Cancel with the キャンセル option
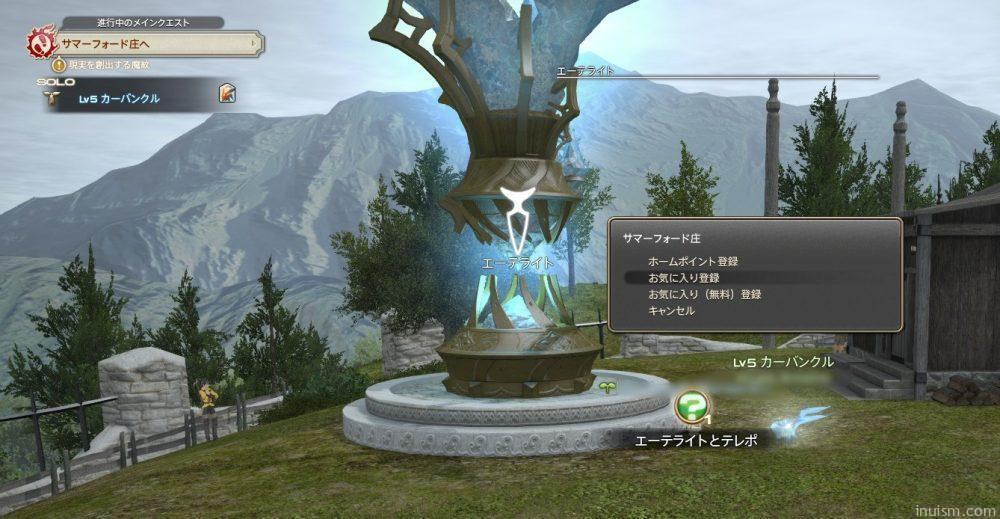The height and width of the screenshot is (519, 1000). pos(671,310)
